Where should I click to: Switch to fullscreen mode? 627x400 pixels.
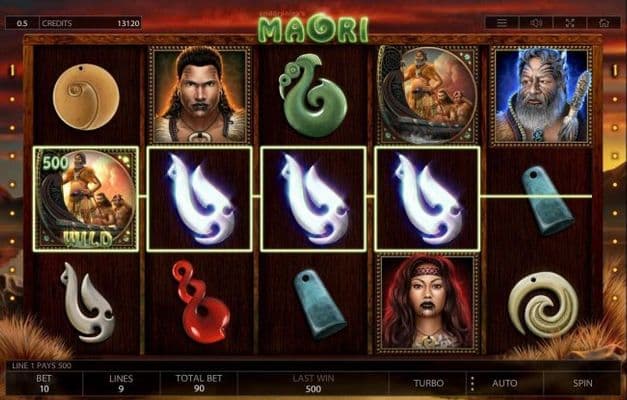coord(569,22)
